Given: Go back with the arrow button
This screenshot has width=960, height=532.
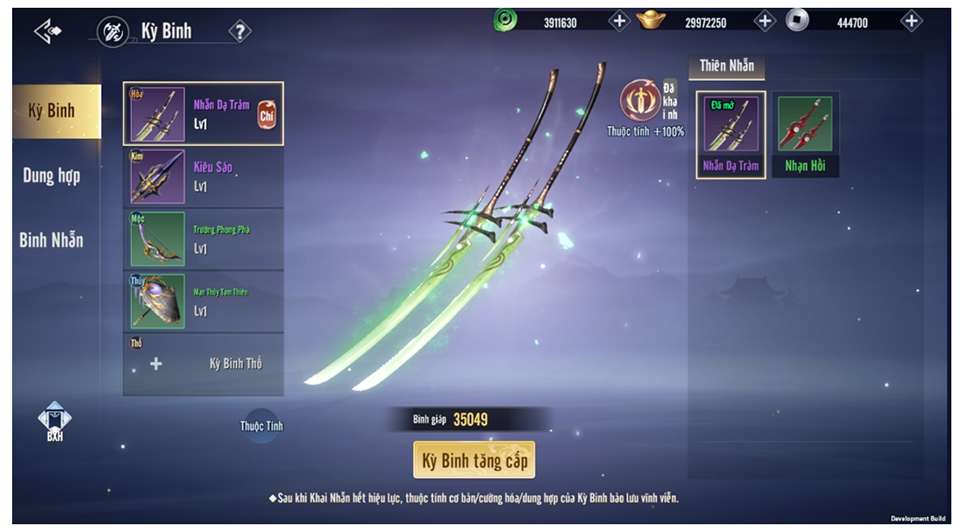Looking at the screenshot, I should 48,31.
